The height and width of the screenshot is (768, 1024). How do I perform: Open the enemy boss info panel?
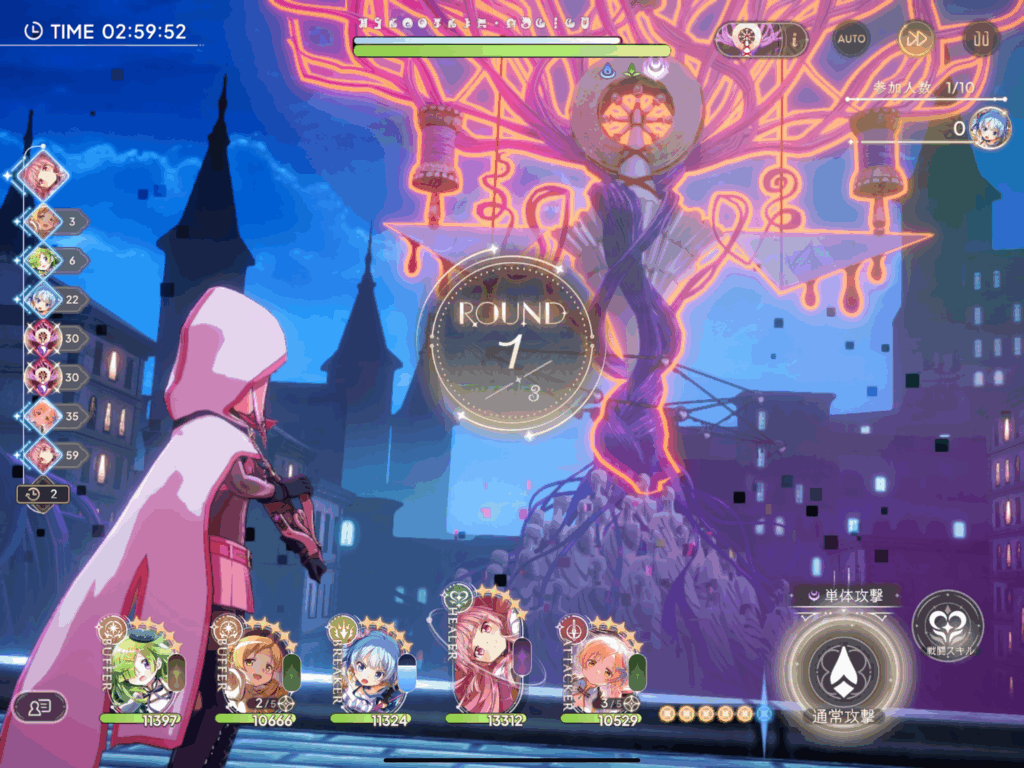point(762,40)
